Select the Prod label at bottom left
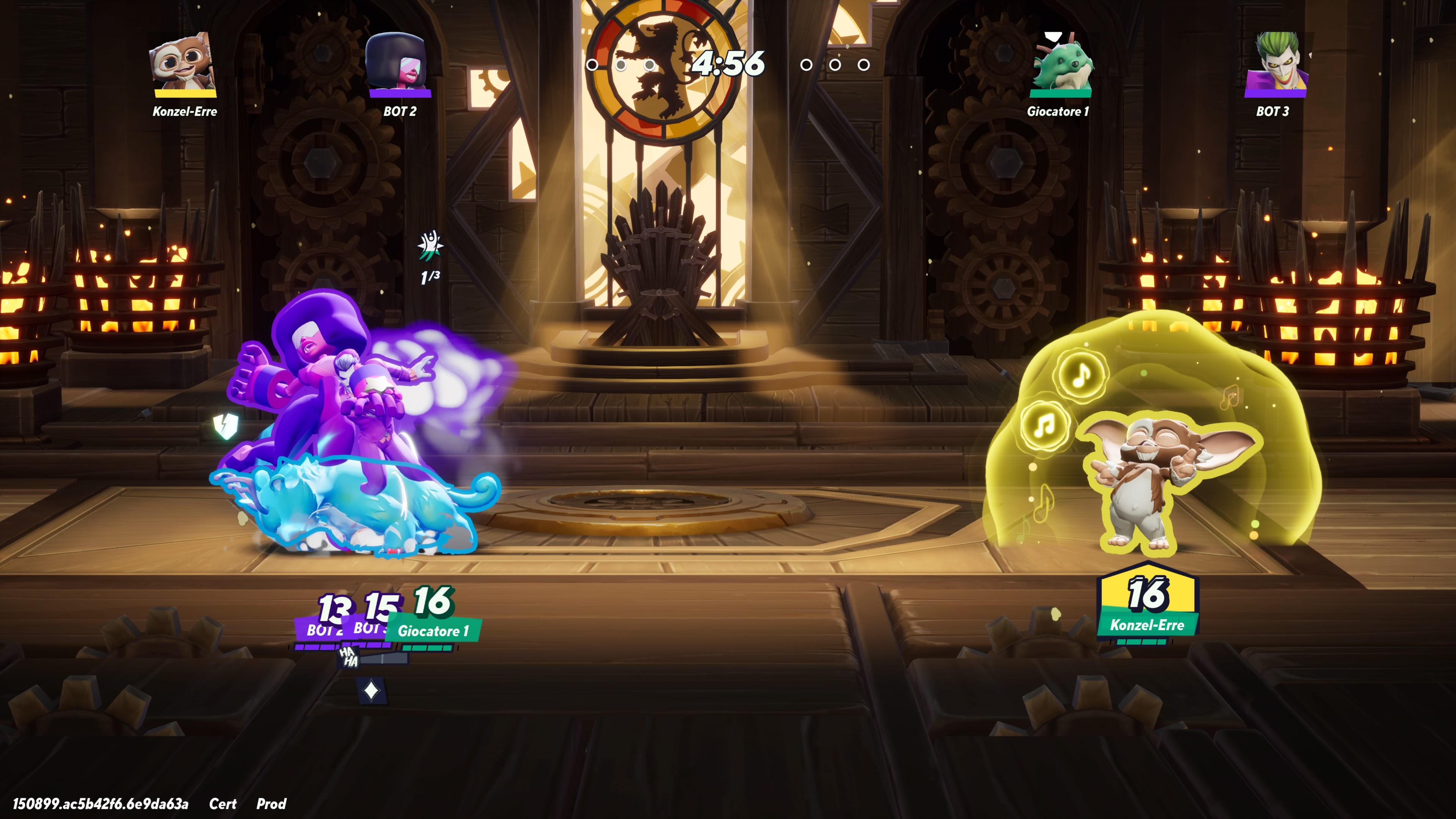 [x=273, y=804]
